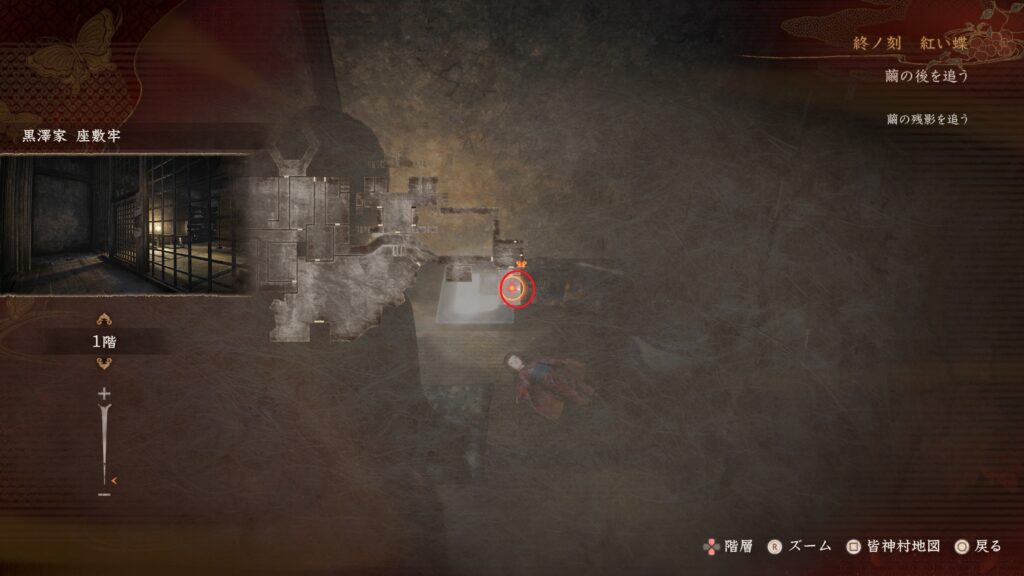Click the minus end of the zoom slider
The width and height of the screenshot is (1024, 576).
click(103, 493)
